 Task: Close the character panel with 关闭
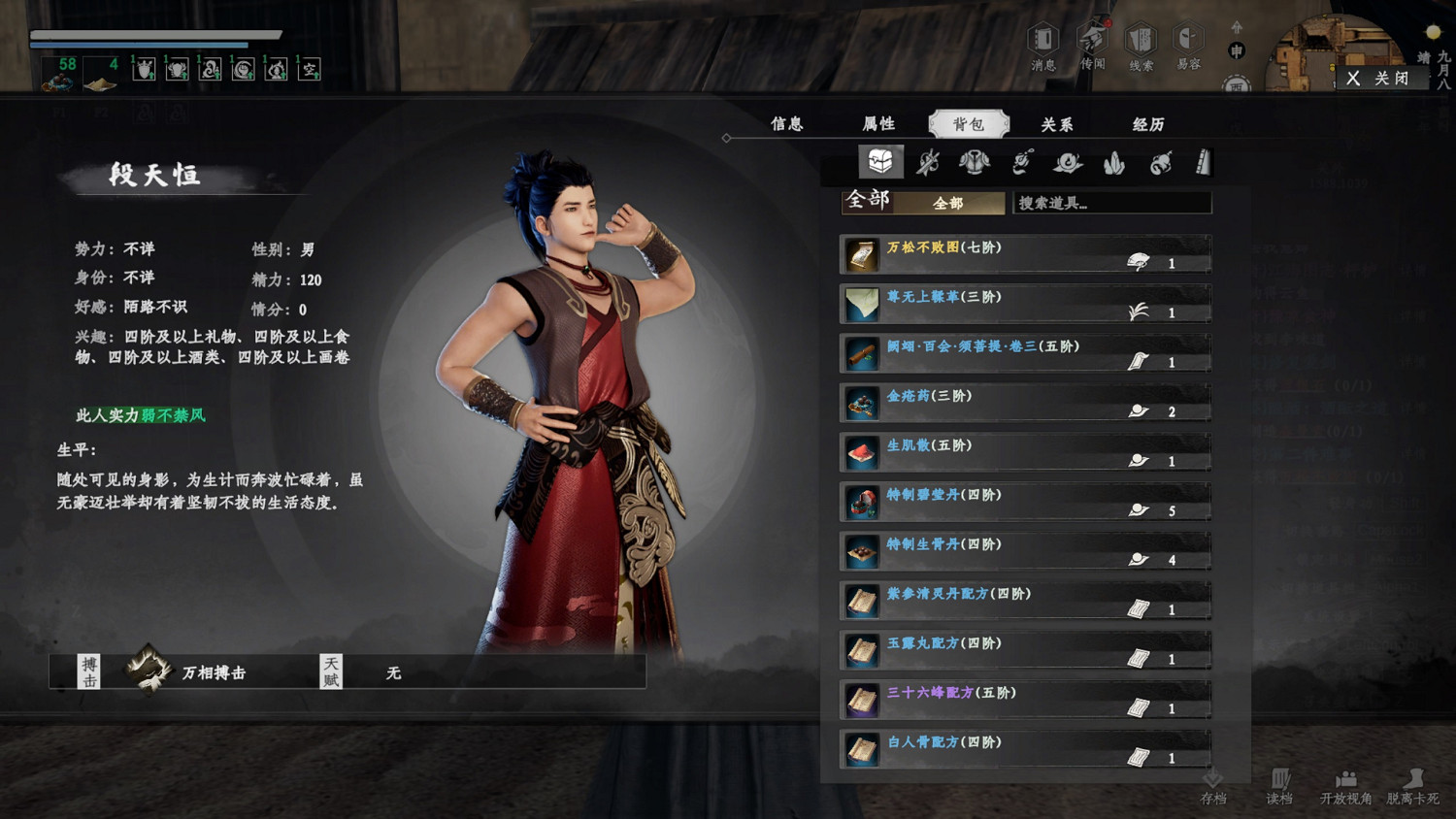click(1379, 78)
